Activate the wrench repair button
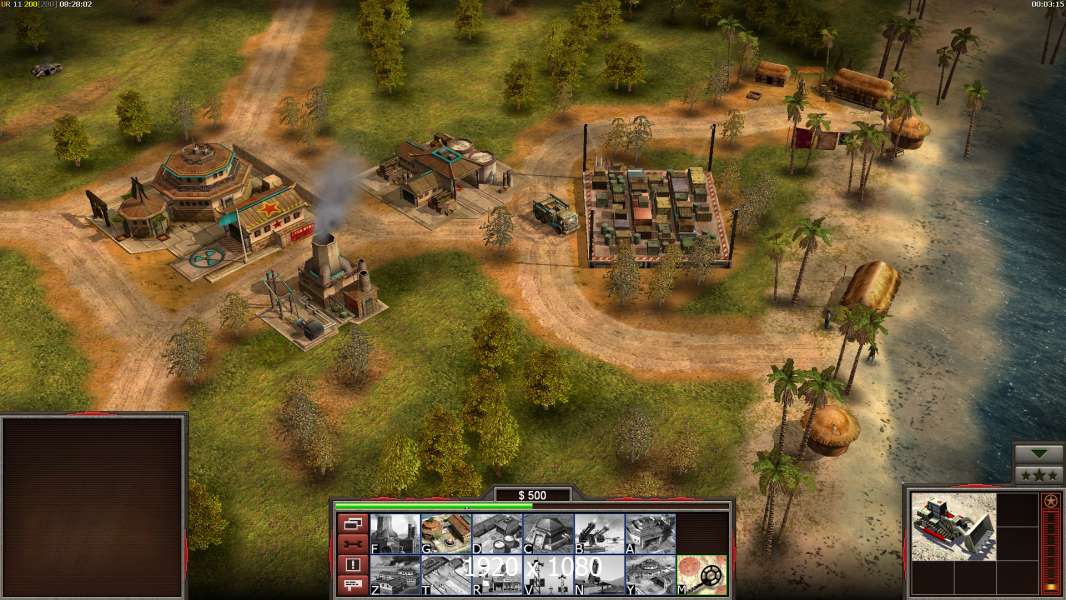Screen dimensions: 1066x600 click(x=352, y=544)
